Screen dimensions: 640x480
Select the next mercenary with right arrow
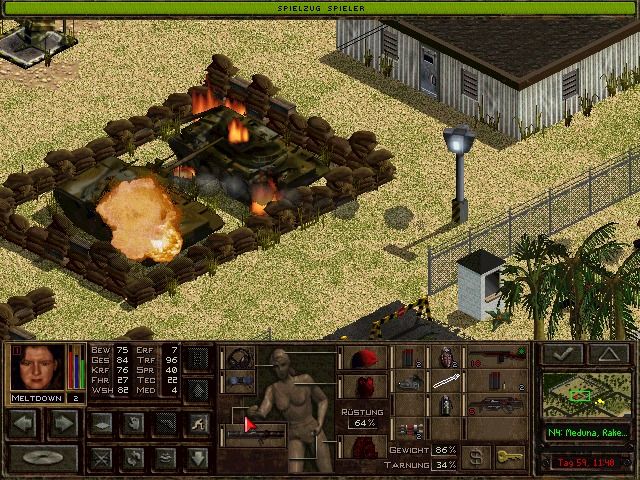pyautogui.click(x=62, y=423)
